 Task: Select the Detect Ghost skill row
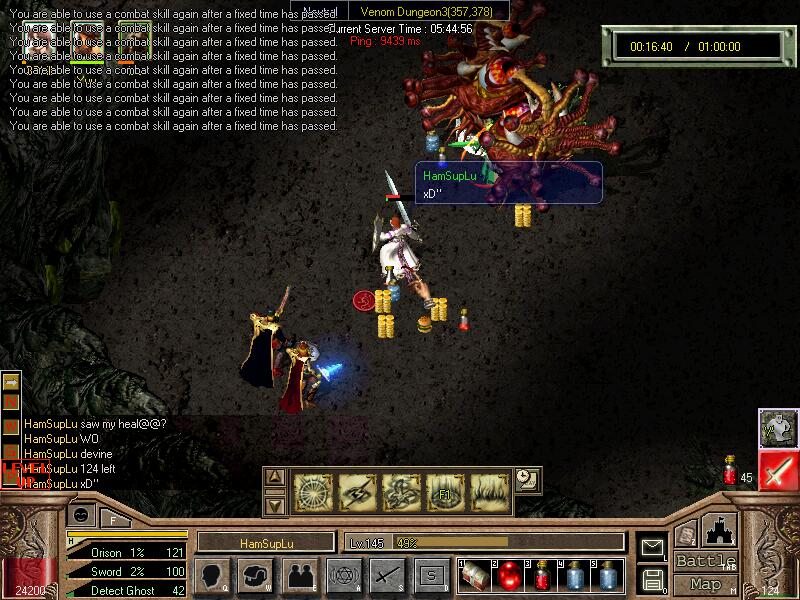(x=125, y=591)
